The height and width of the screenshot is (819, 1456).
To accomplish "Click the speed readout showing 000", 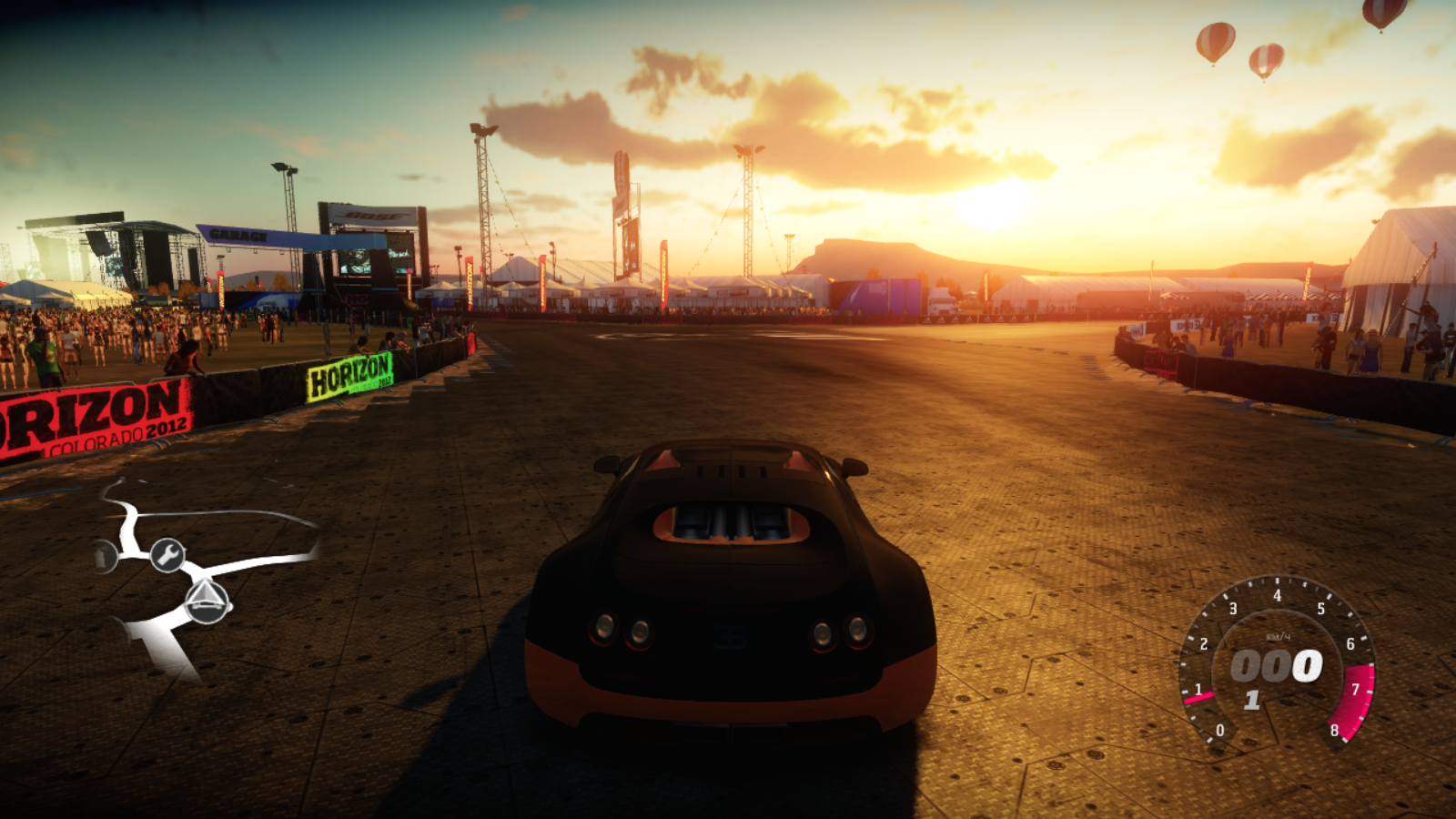I will coord(1278,664).
